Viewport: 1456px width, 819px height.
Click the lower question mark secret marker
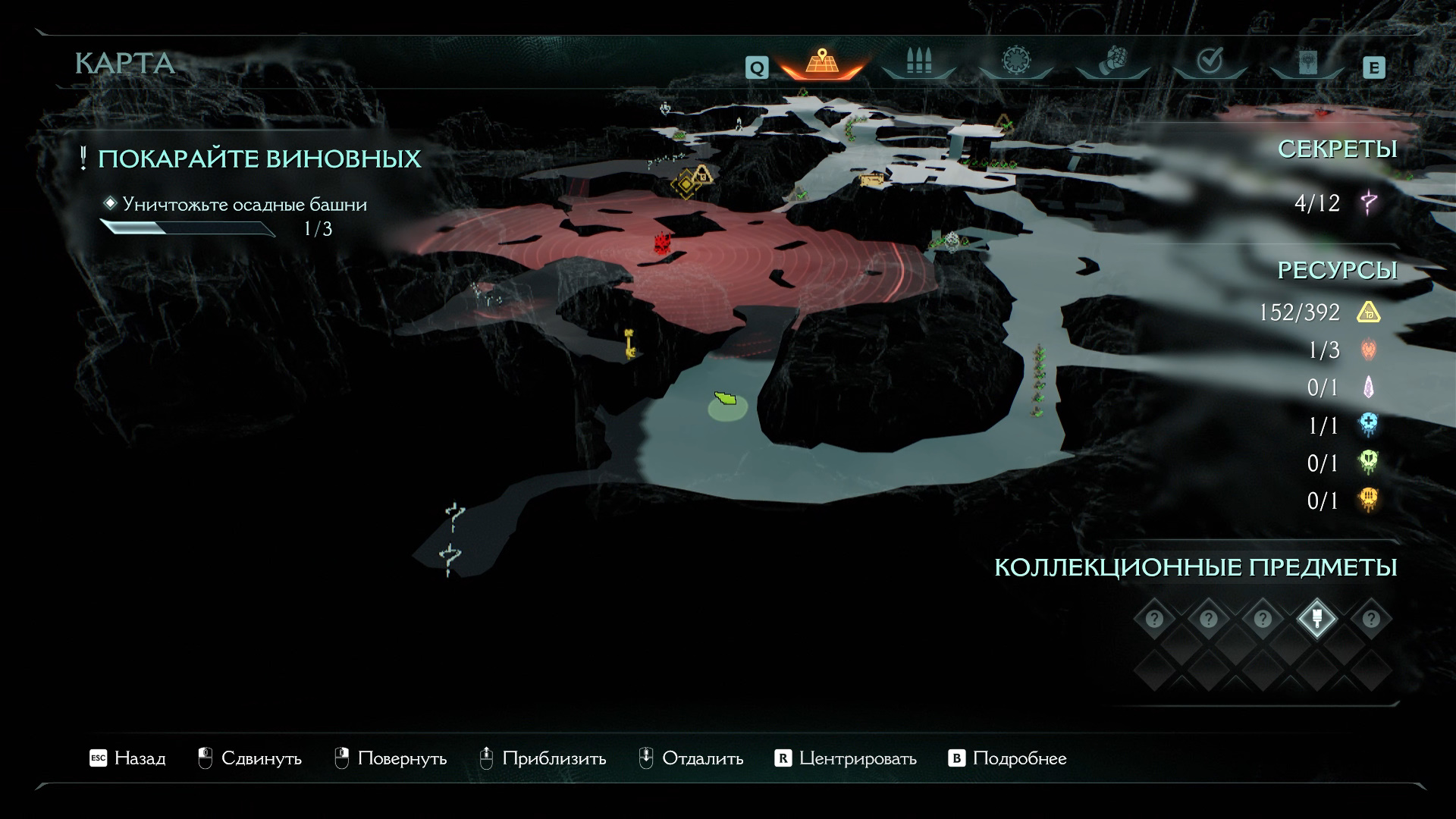450,558
